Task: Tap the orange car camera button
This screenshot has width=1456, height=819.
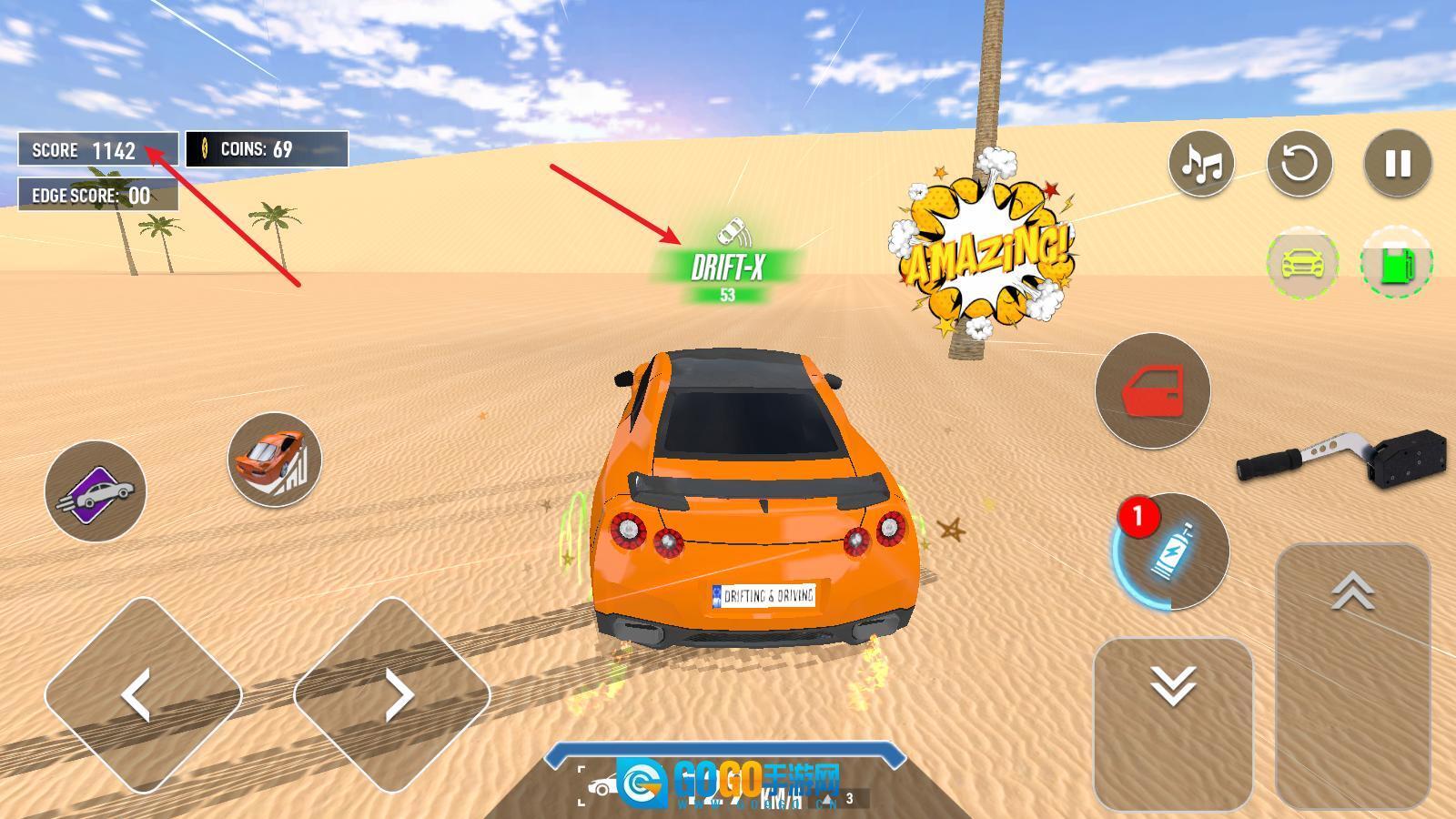Action: (x=274, y=460)
